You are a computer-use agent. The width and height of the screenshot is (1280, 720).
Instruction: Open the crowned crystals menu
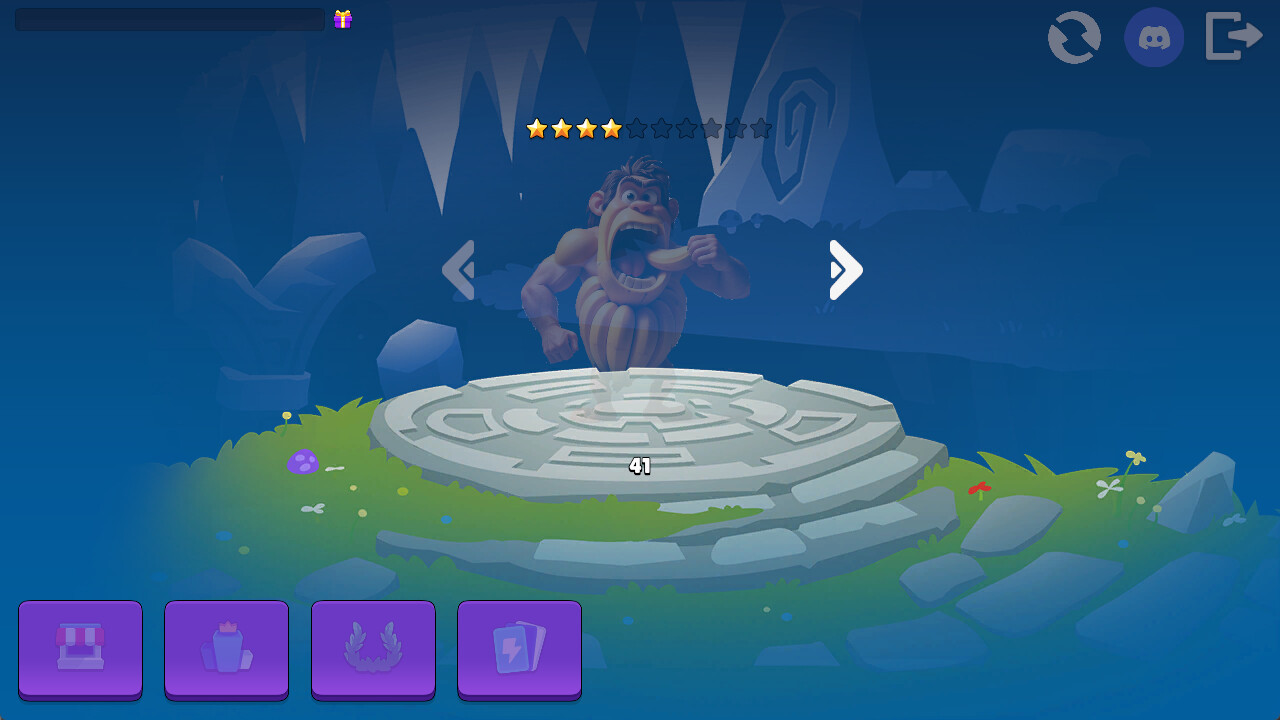[x=226, y=648]
